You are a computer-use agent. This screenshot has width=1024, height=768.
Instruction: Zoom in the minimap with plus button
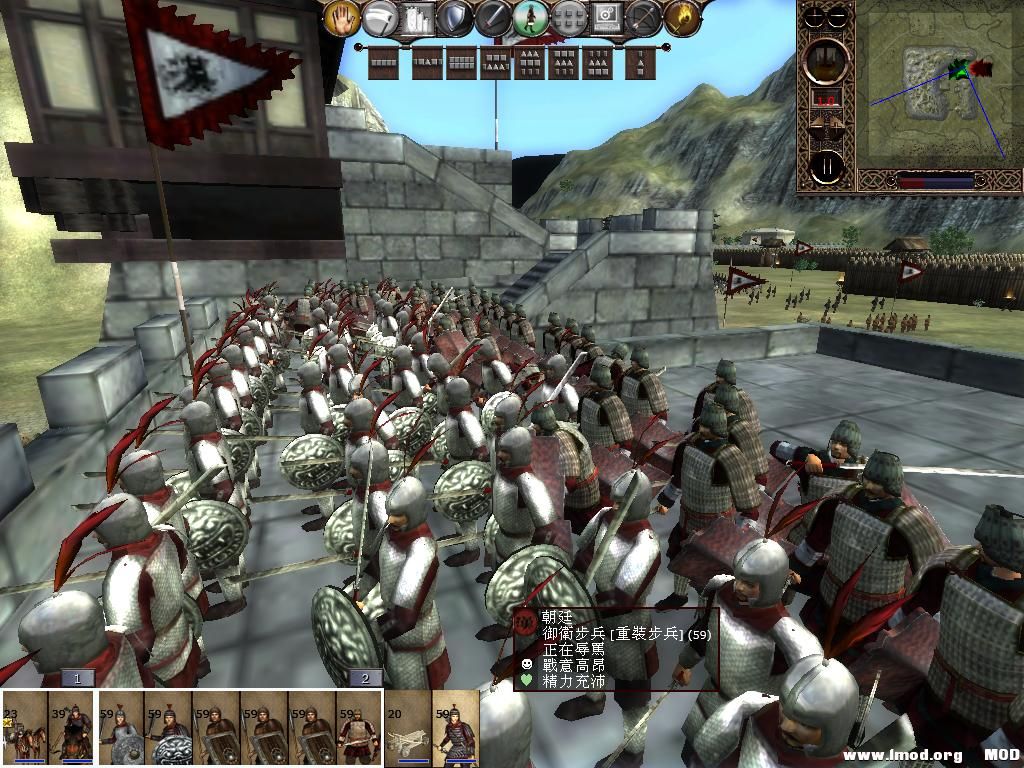click(814, 16)
